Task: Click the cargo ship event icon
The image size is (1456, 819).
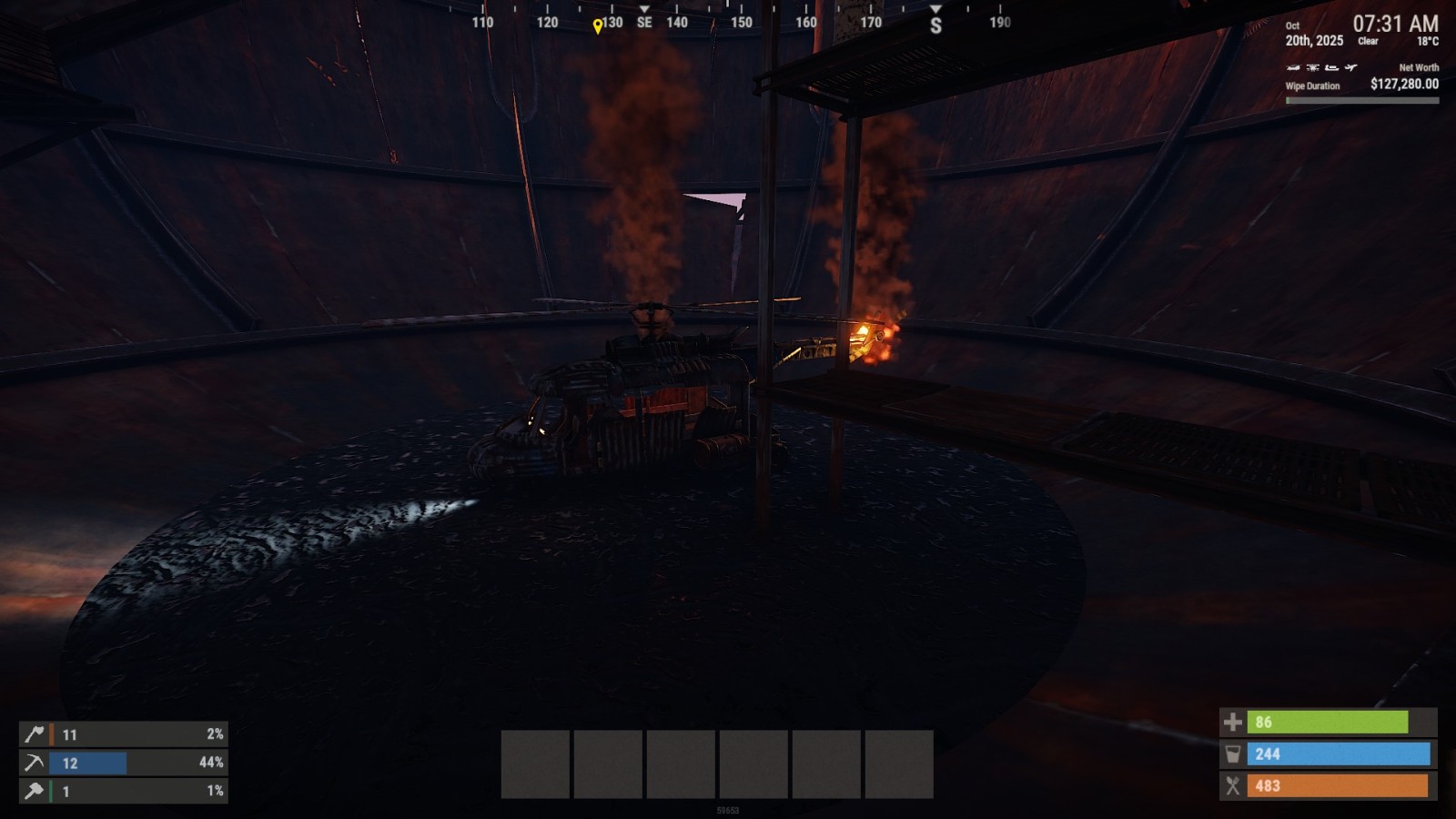Action: (1331, 67)
